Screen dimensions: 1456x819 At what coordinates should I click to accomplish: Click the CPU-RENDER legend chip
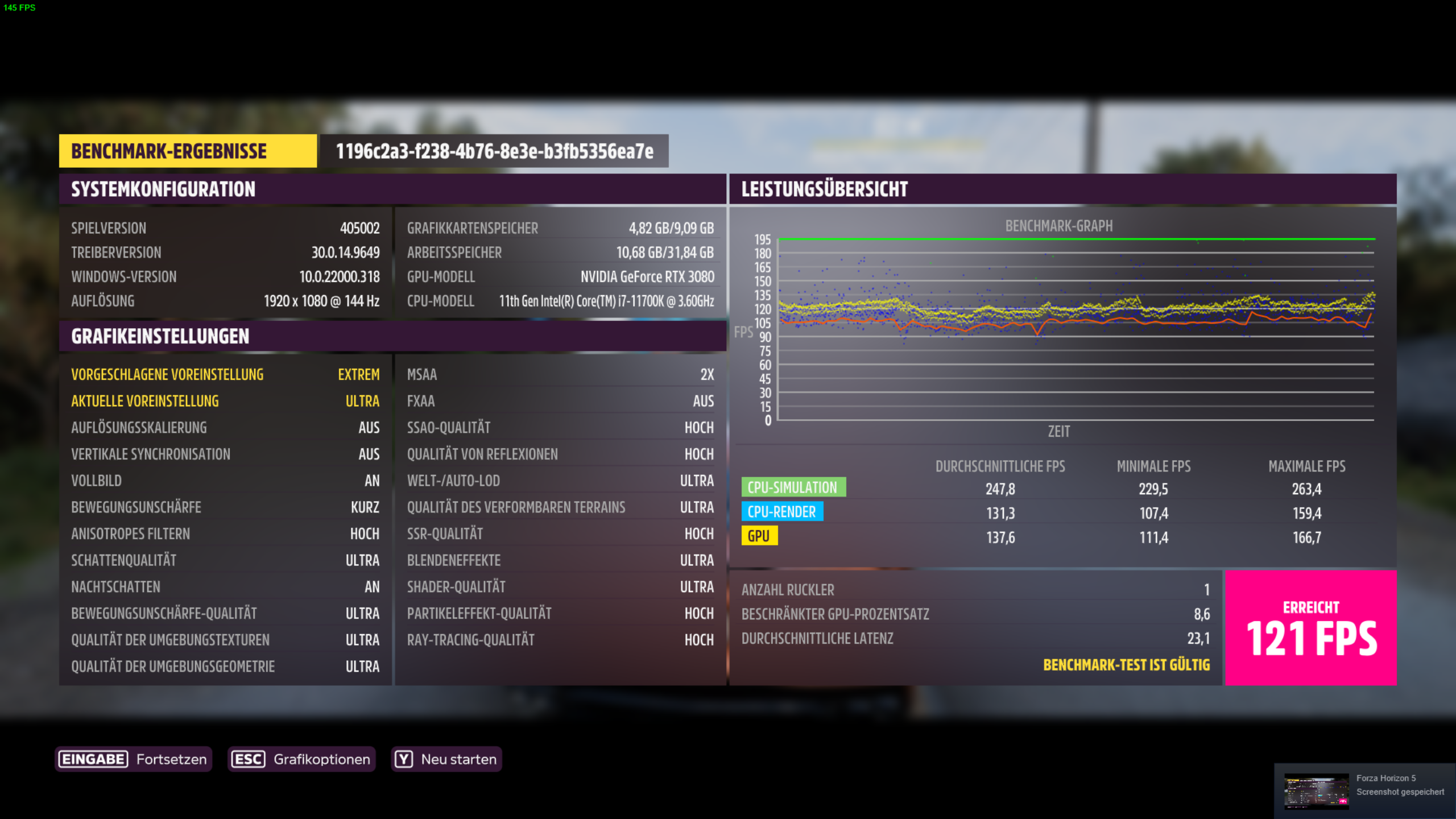tap(781, 512)
